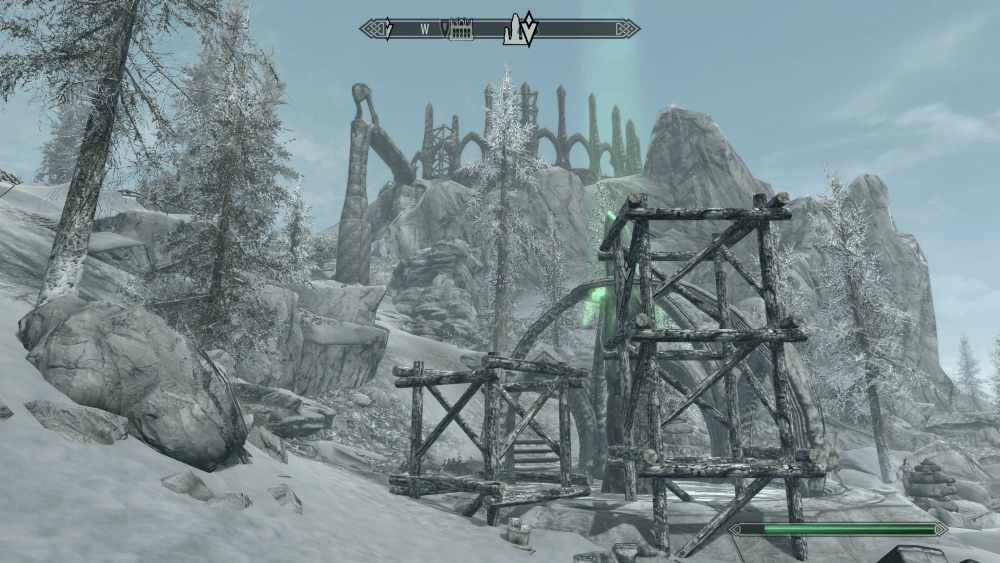Click the castle location marker on the compass
The image size is (1000, 563).
(x=461, y=30)
